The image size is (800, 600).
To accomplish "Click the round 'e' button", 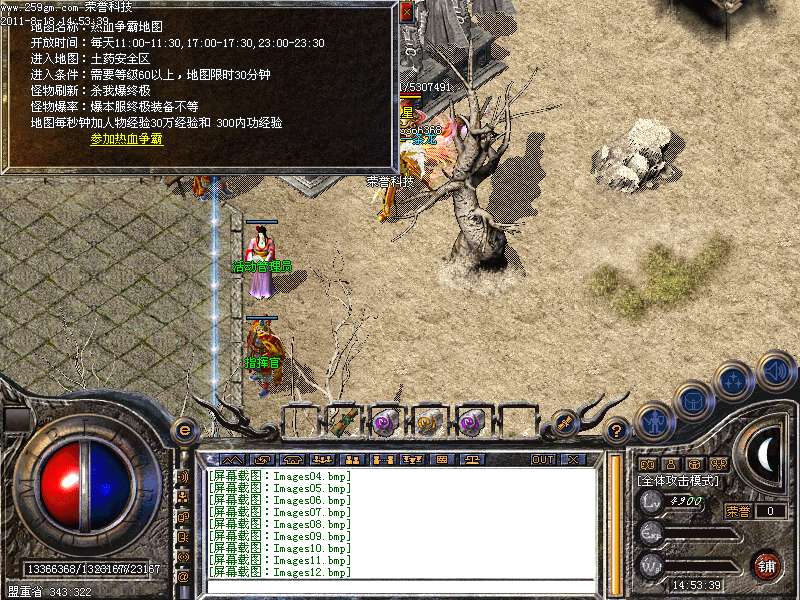I will [184, 430].
